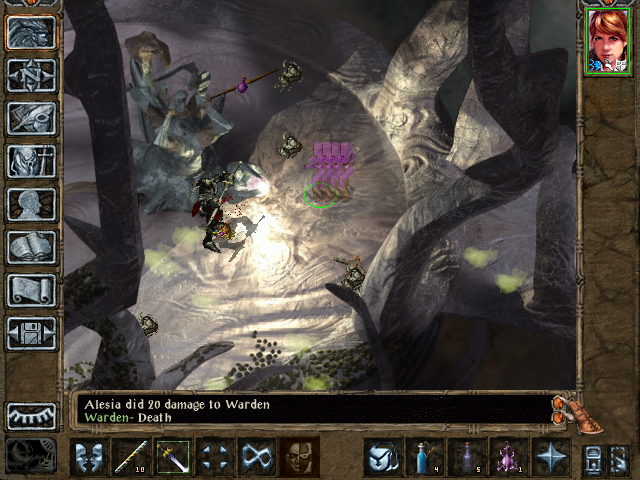Open the journal quill button
Image resolution: width=640 pixels, height=480 pixels.
pos(31,118)
